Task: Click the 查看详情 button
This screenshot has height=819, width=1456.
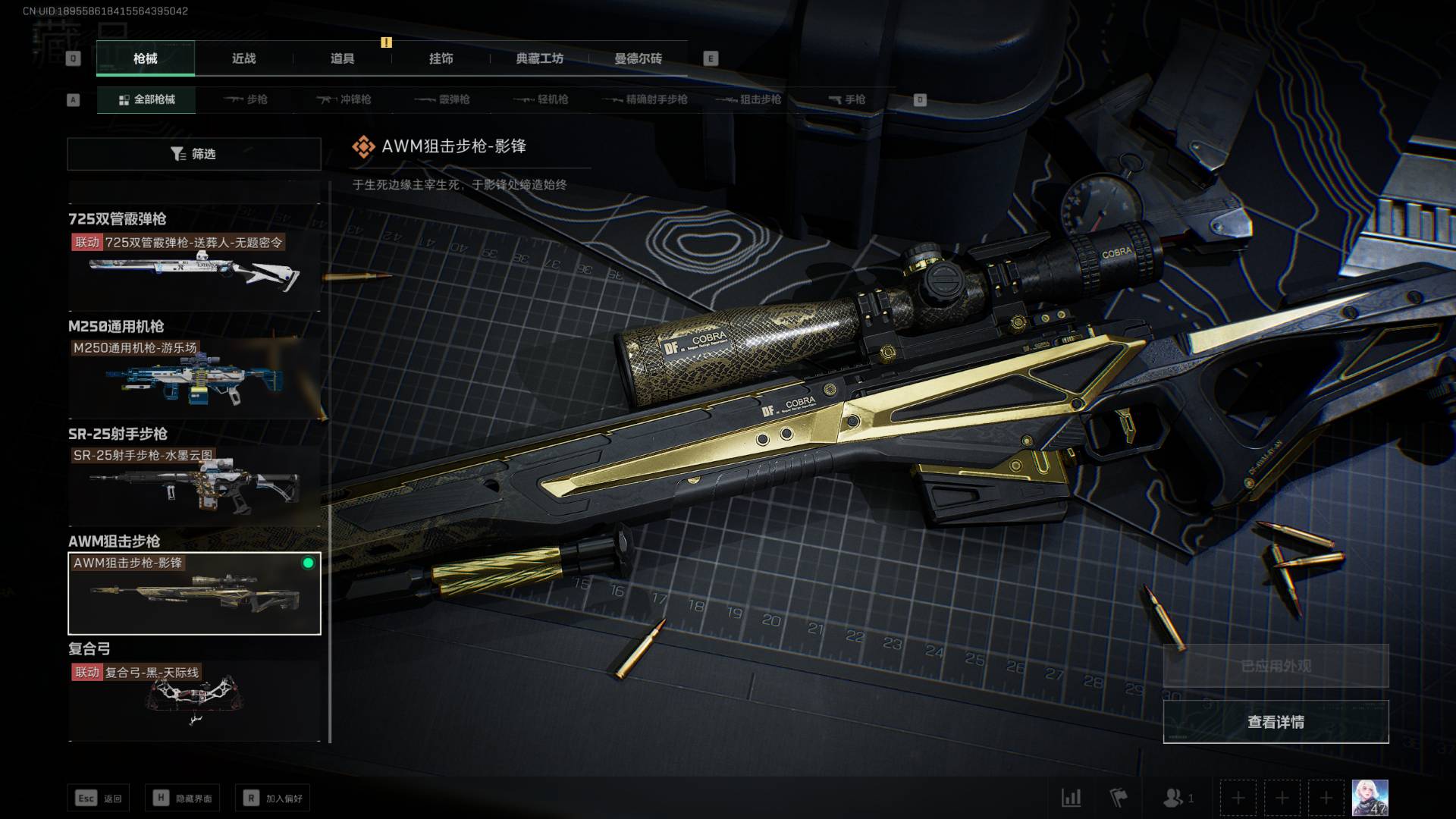Action: coord(1276,722)
